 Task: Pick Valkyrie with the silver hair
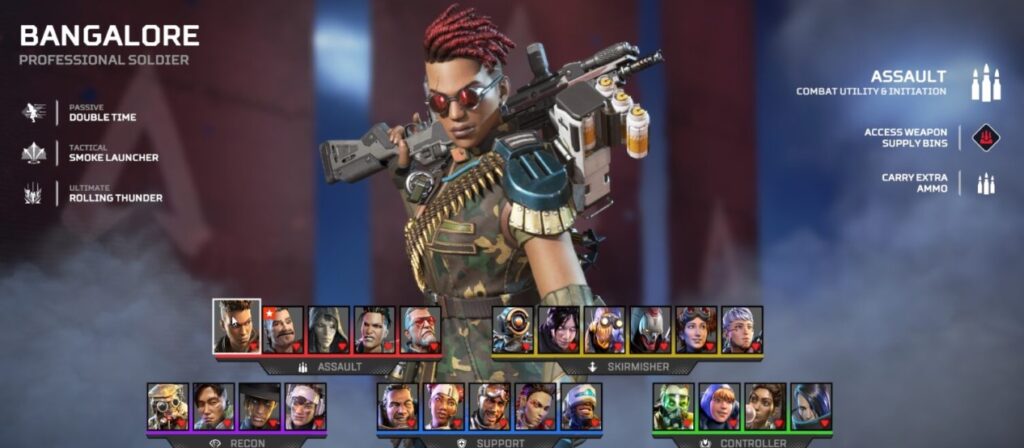(742, 329)
